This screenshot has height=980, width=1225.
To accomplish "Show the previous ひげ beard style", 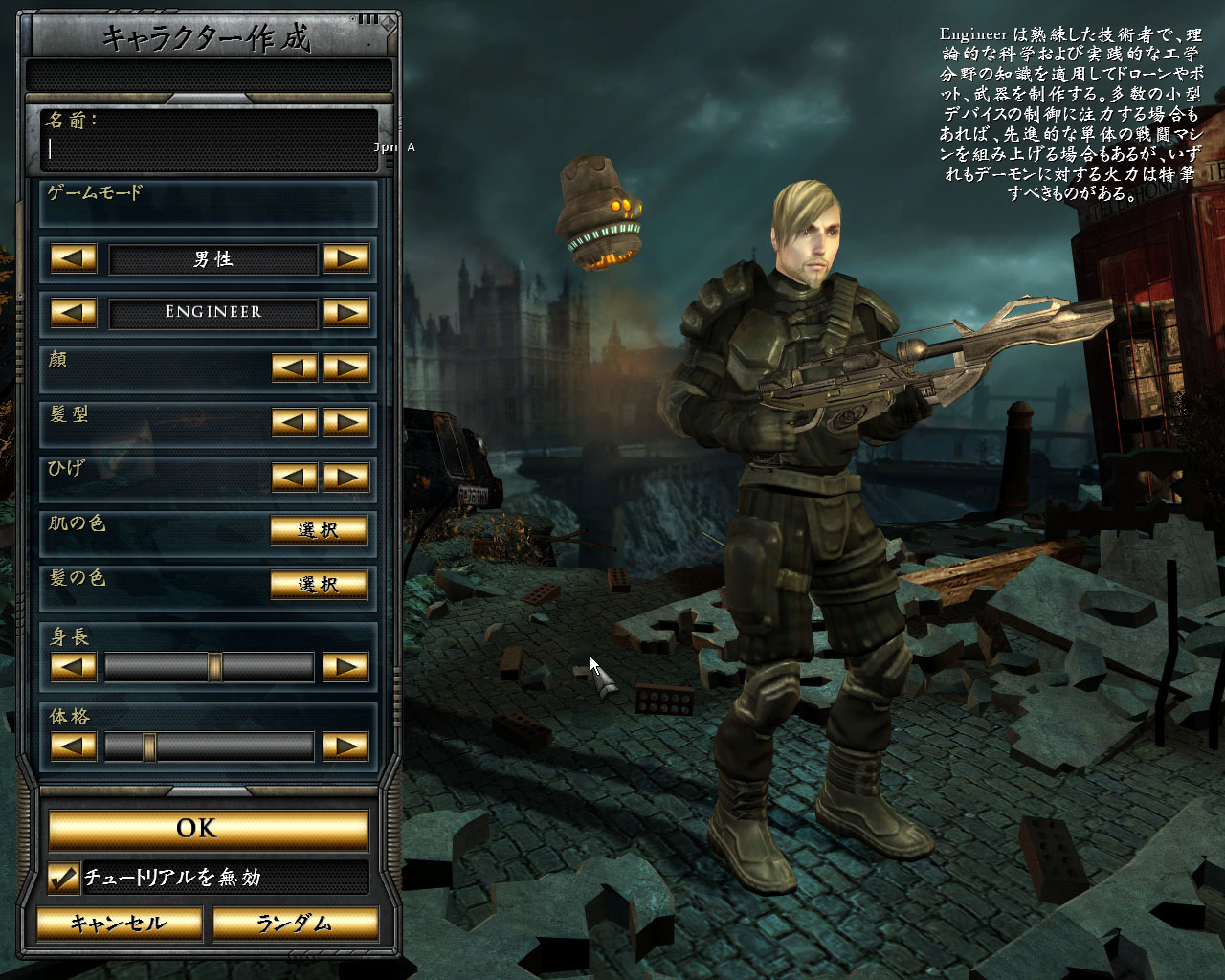I will 295,477.
